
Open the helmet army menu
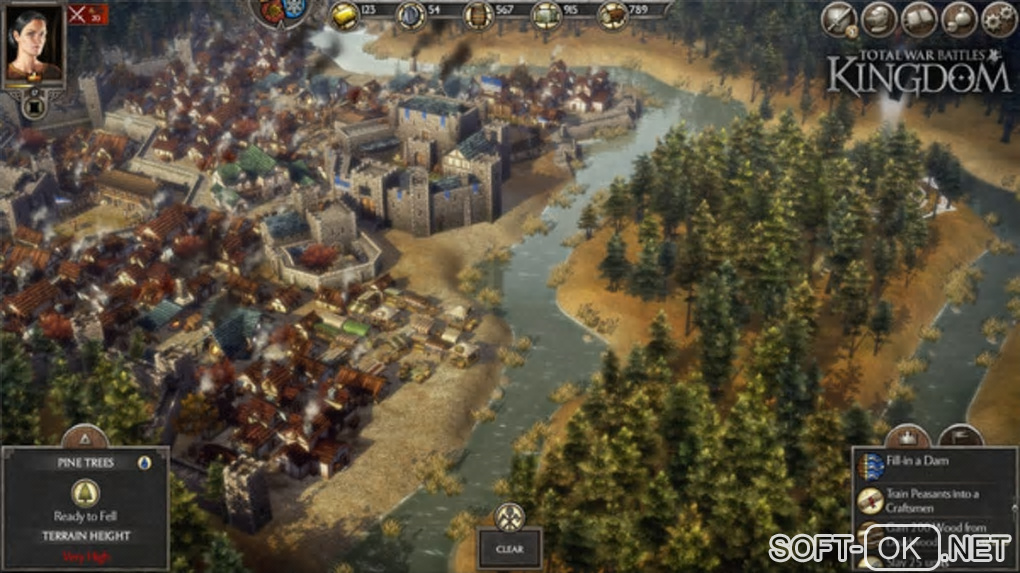[x=880, y=19]
